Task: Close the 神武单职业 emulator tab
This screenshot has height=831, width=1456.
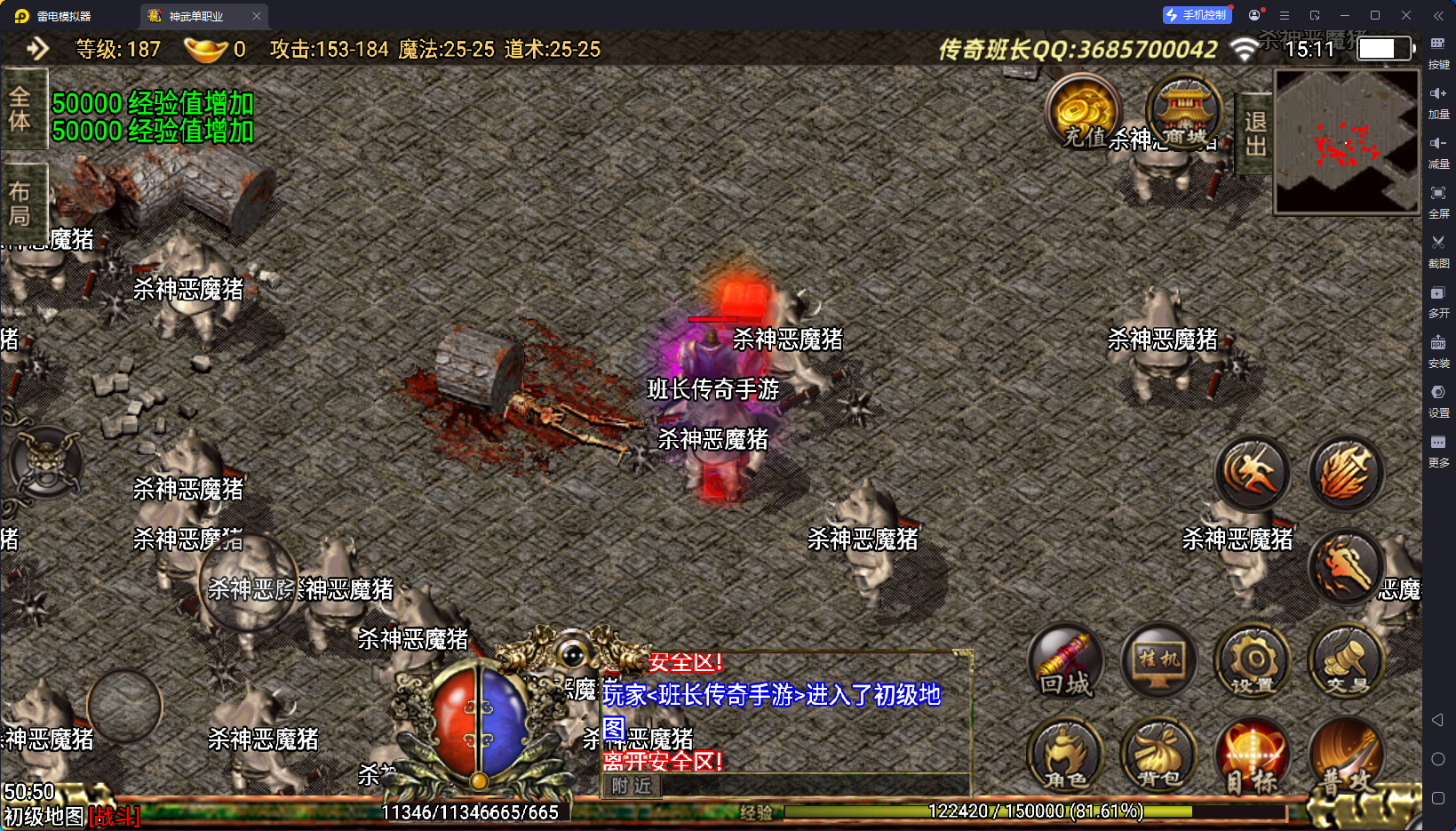Action: coord(257,16)
